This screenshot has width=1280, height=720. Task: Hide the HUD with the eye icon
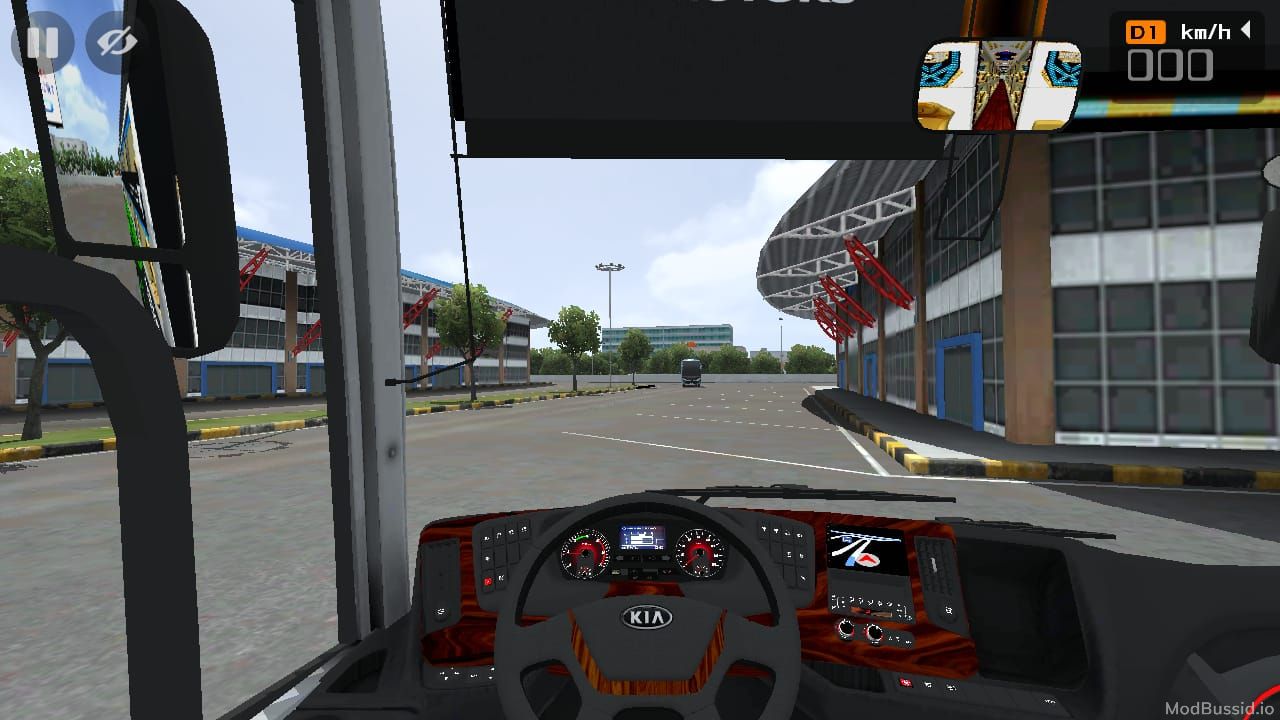point(113,42)
